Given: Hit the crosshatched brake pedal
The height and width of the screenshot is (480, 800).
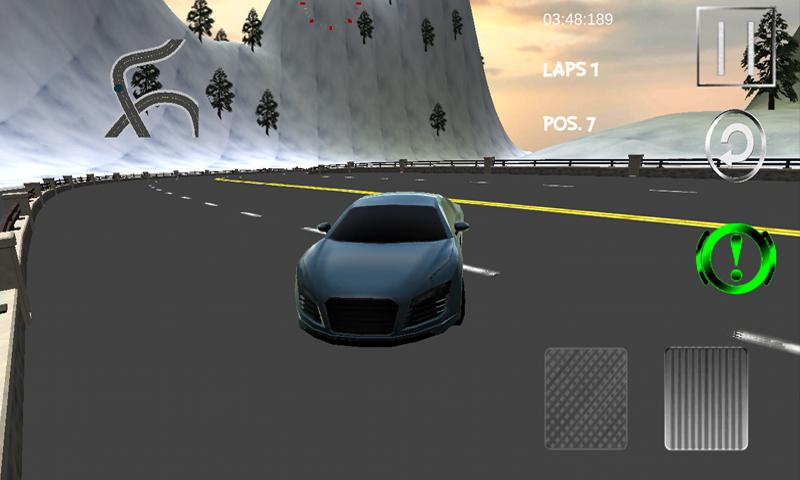Looking at the screenshot, I should pyautogui.click(x=585, y=398).
